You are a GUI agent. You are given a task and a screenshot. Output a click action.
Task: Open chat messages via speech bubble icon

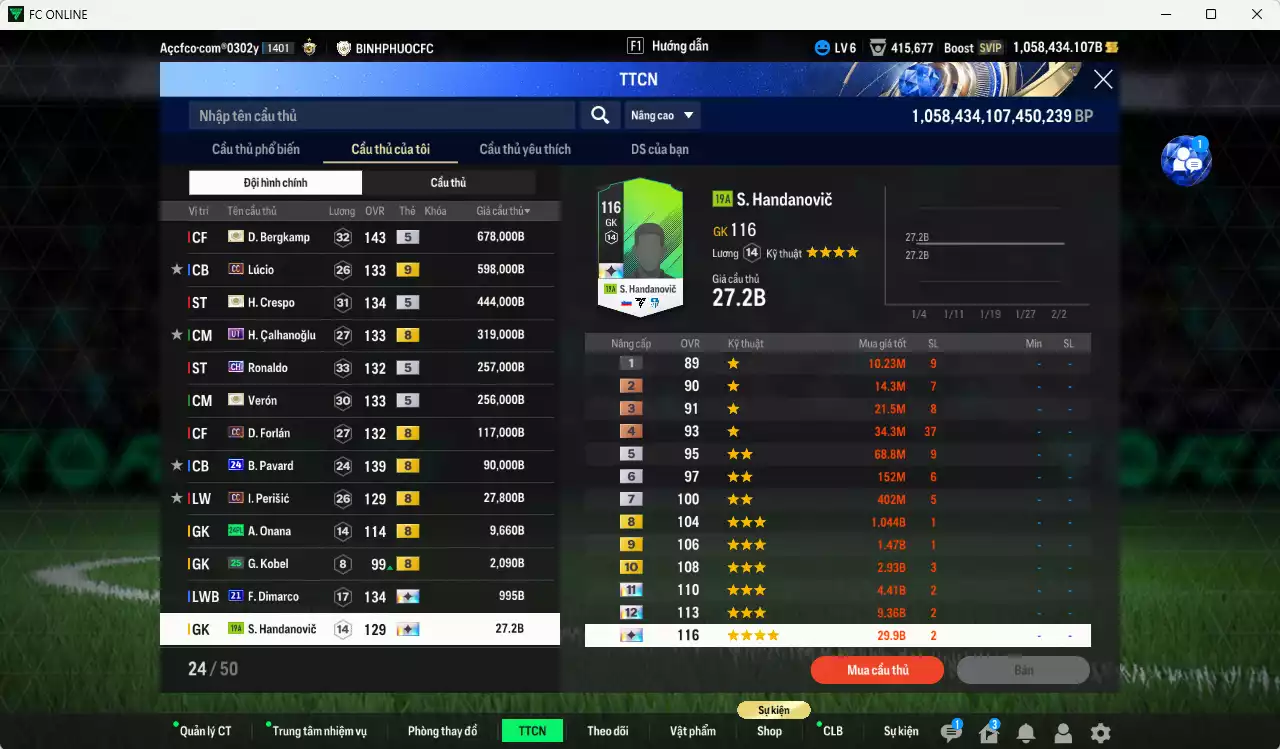tap(951, 732)
